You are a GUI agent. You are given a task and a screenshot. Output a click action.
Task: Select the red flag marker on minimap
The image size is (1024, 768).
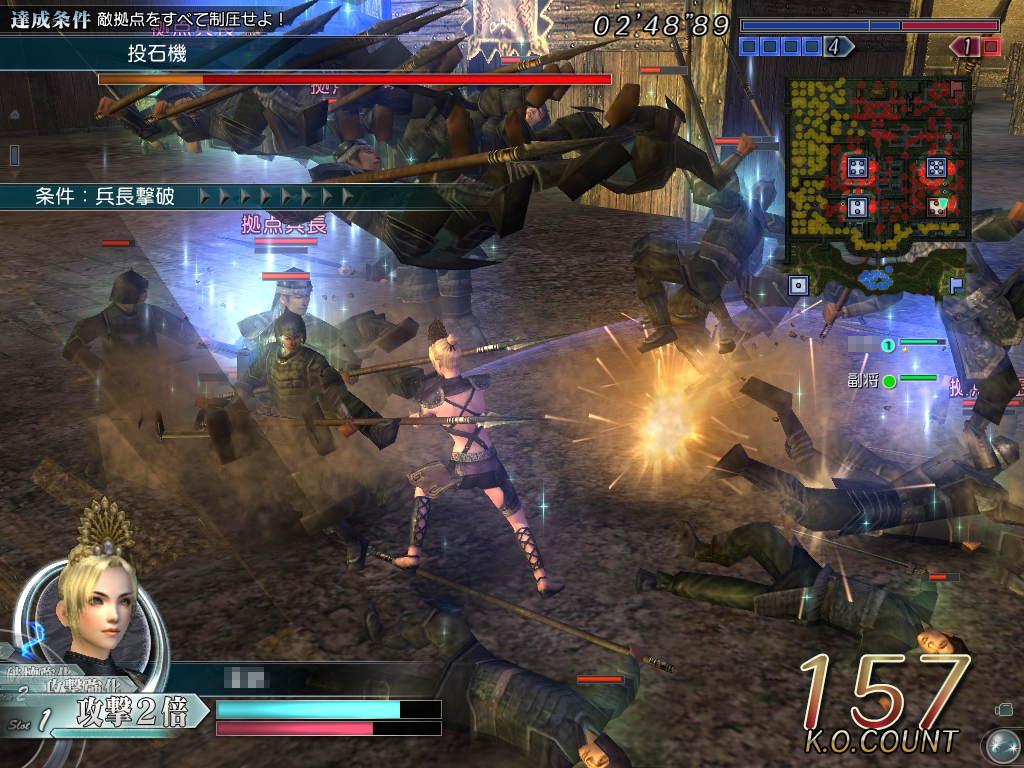point(957,91)
